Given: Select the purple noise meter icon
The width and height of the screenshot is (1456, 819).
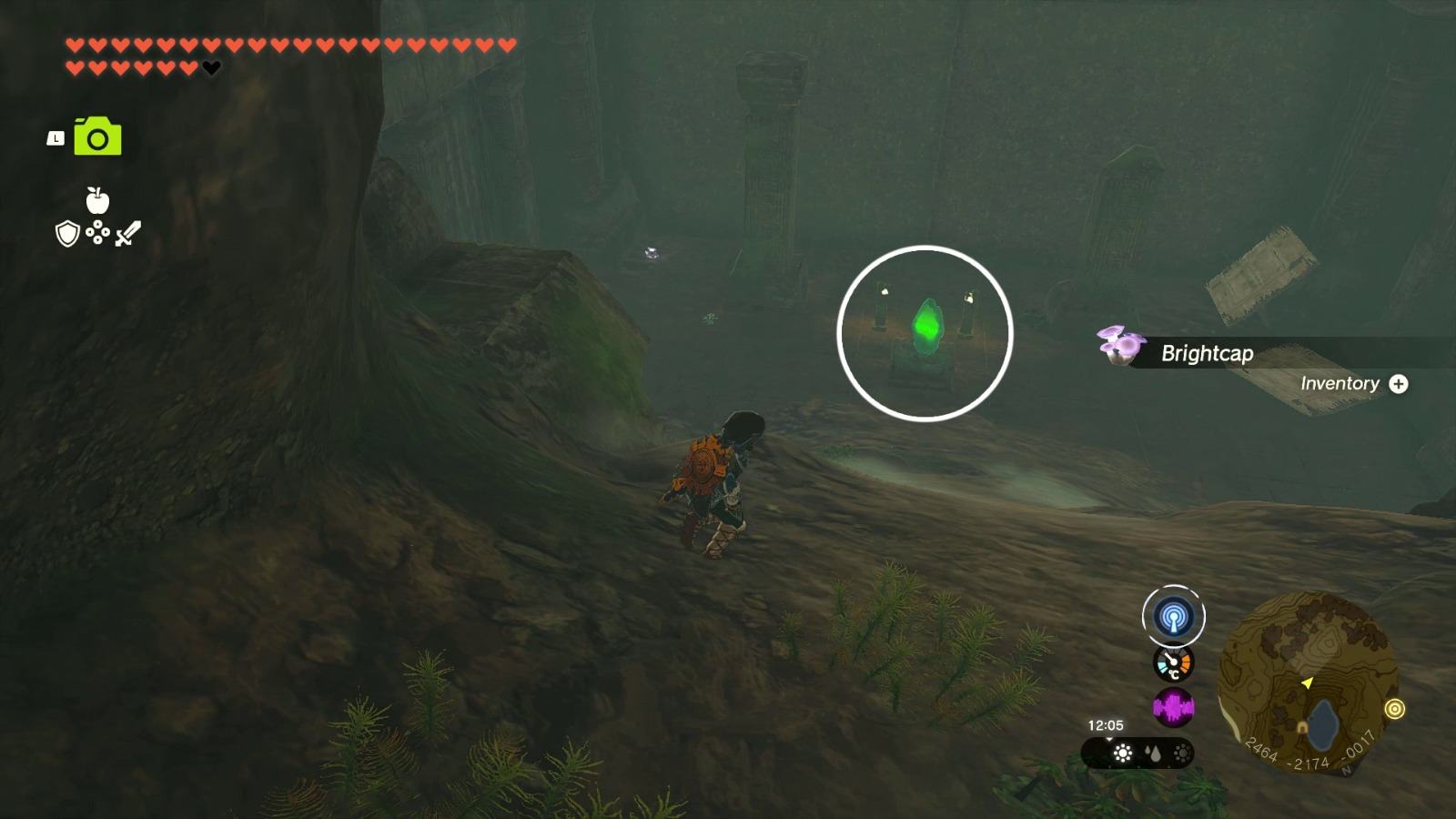Looking at the screenshot, I should (x=1174, y=707).
